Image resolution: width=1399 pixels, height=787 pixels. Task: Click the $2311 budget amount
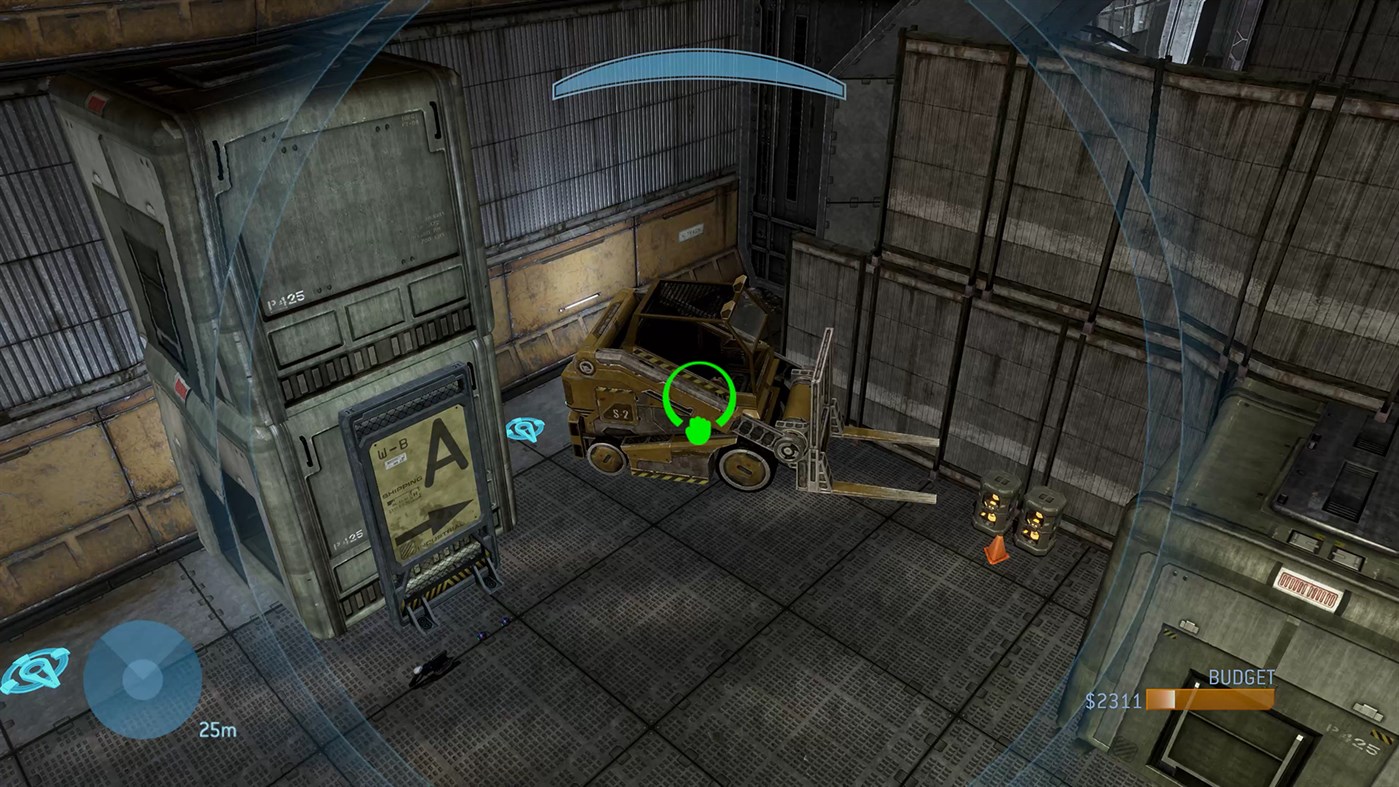tap(1113, 701)
